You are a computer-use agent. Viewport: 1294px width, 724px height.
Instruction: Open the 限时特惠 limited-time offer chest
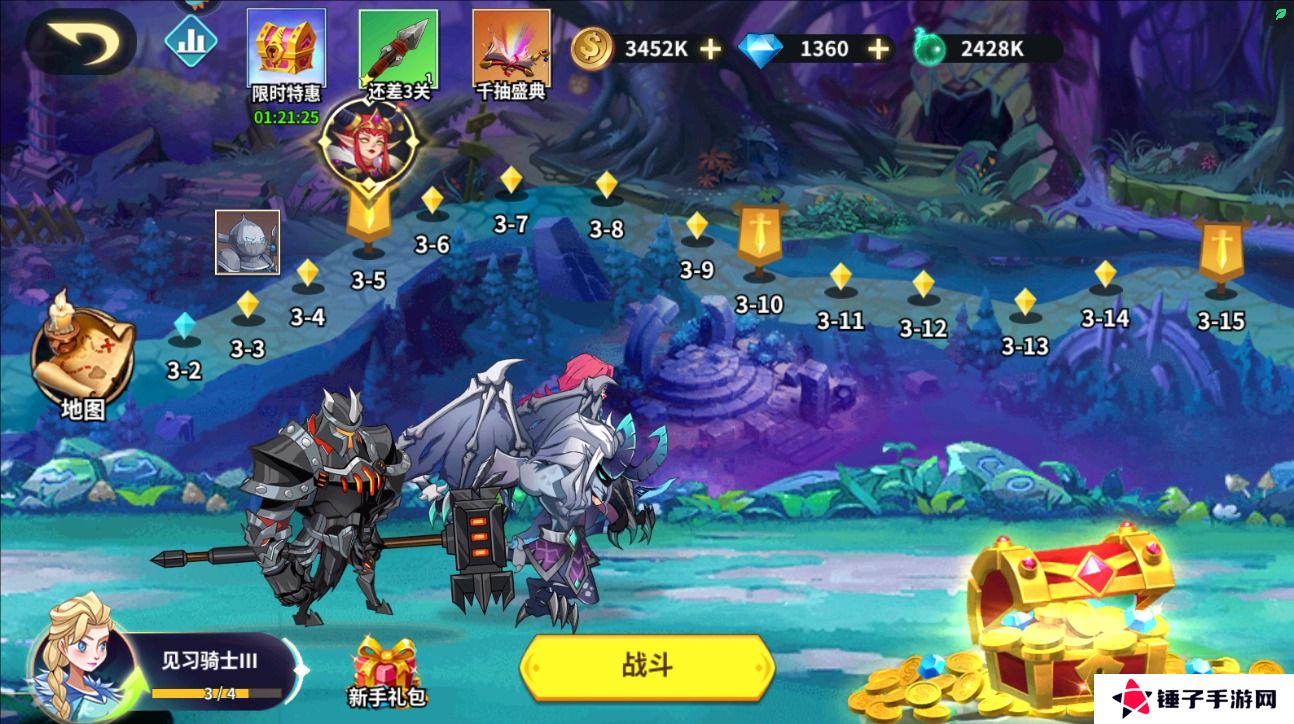click(x=285, y=47)
